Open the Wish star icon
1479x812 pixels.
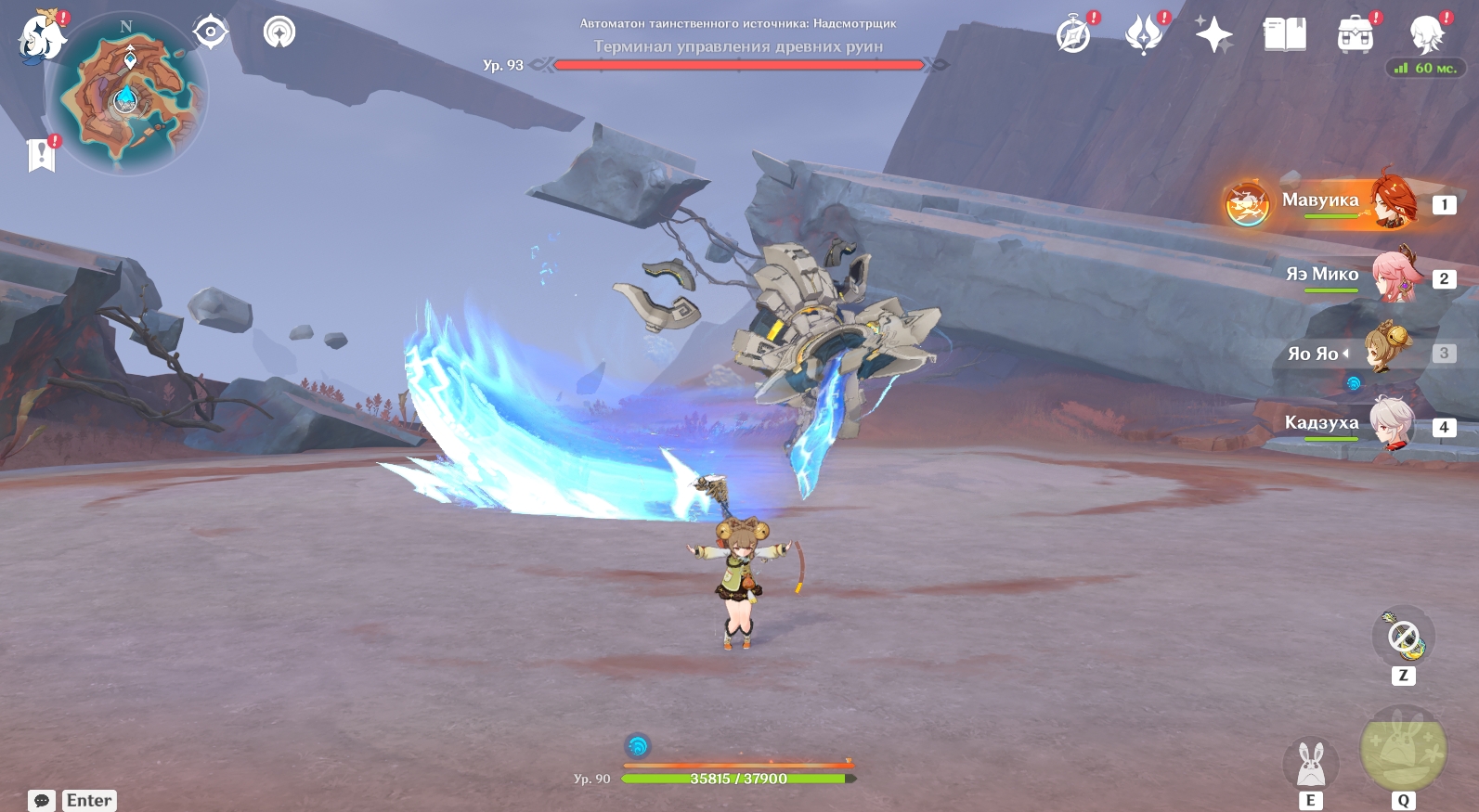(1213, 35)
